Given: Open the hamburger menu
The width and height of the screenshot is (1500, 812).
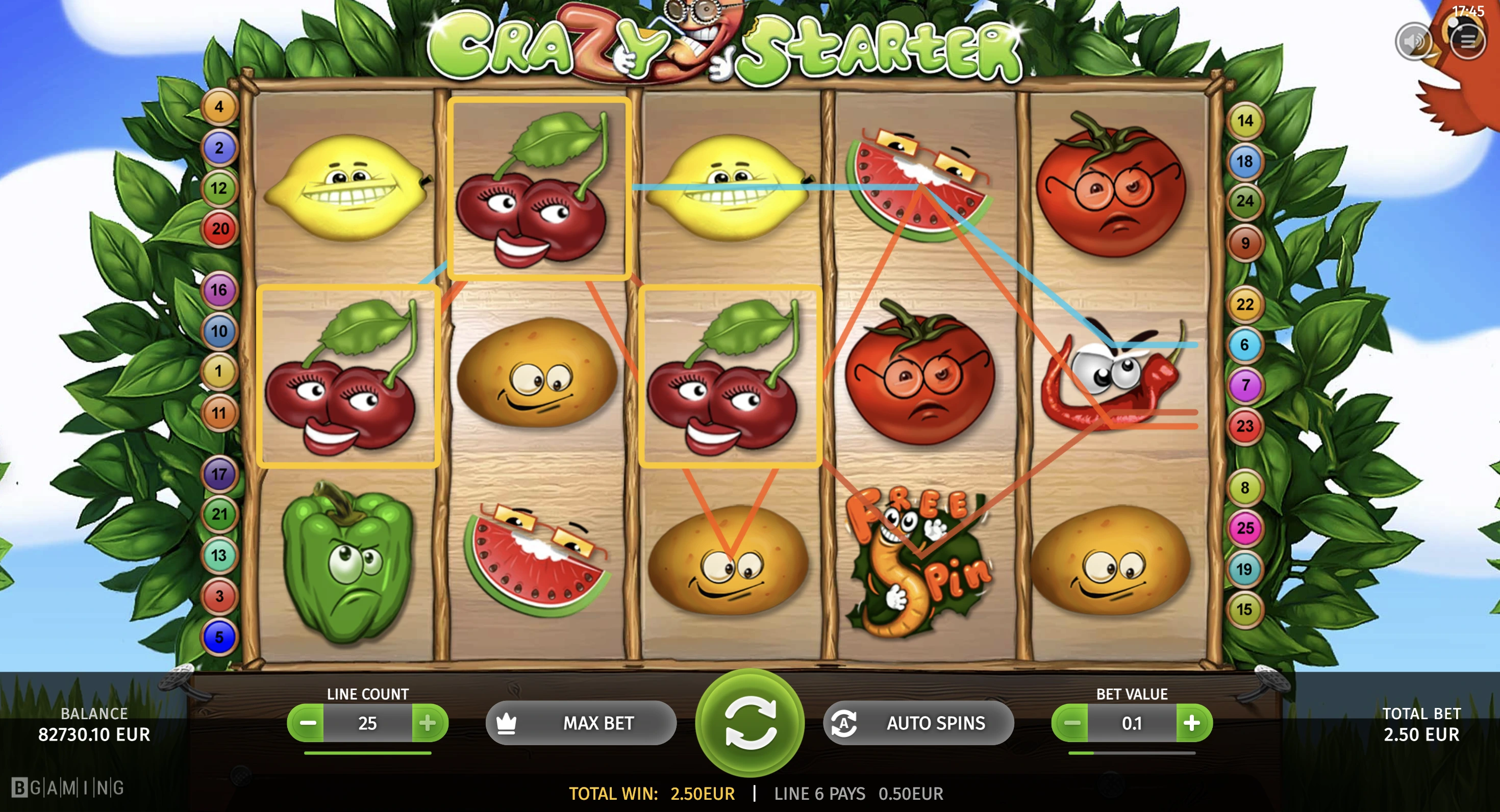Looking at the screenshot, I should (x=1467, y=40).
